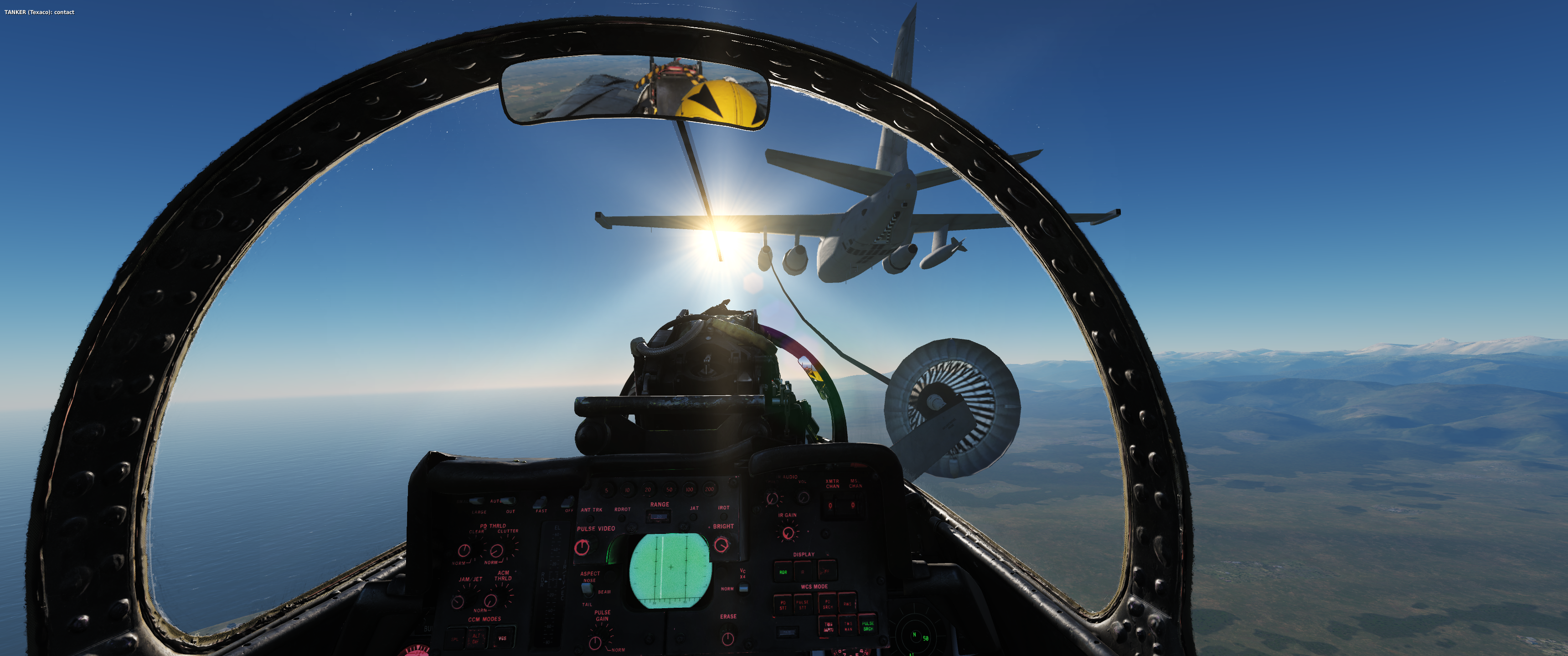Engage TWS AUTO mode
The height and width of the screenshot is (656, 1568).
(828, 626)
